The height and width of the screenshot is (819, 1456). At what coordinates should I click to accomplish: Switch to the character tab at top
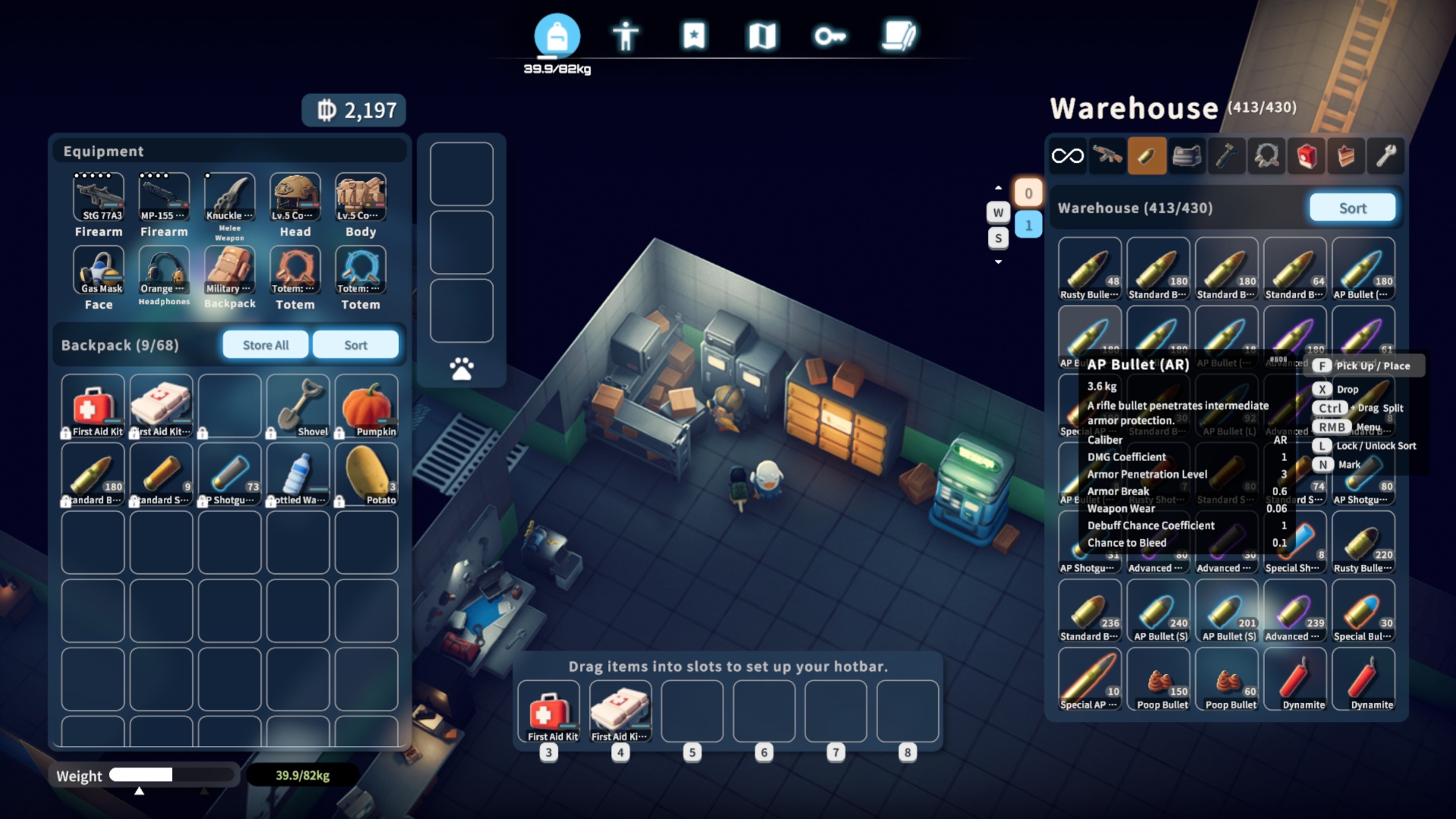point(626,36)
